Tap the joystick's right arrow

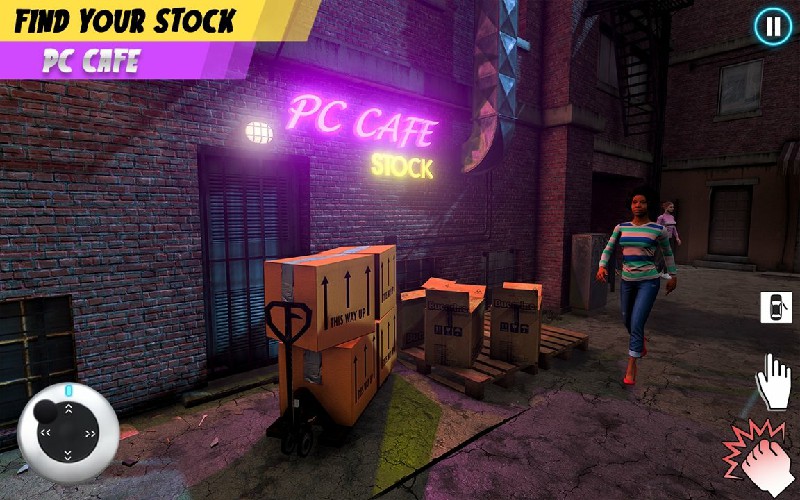tap(91, 434)
